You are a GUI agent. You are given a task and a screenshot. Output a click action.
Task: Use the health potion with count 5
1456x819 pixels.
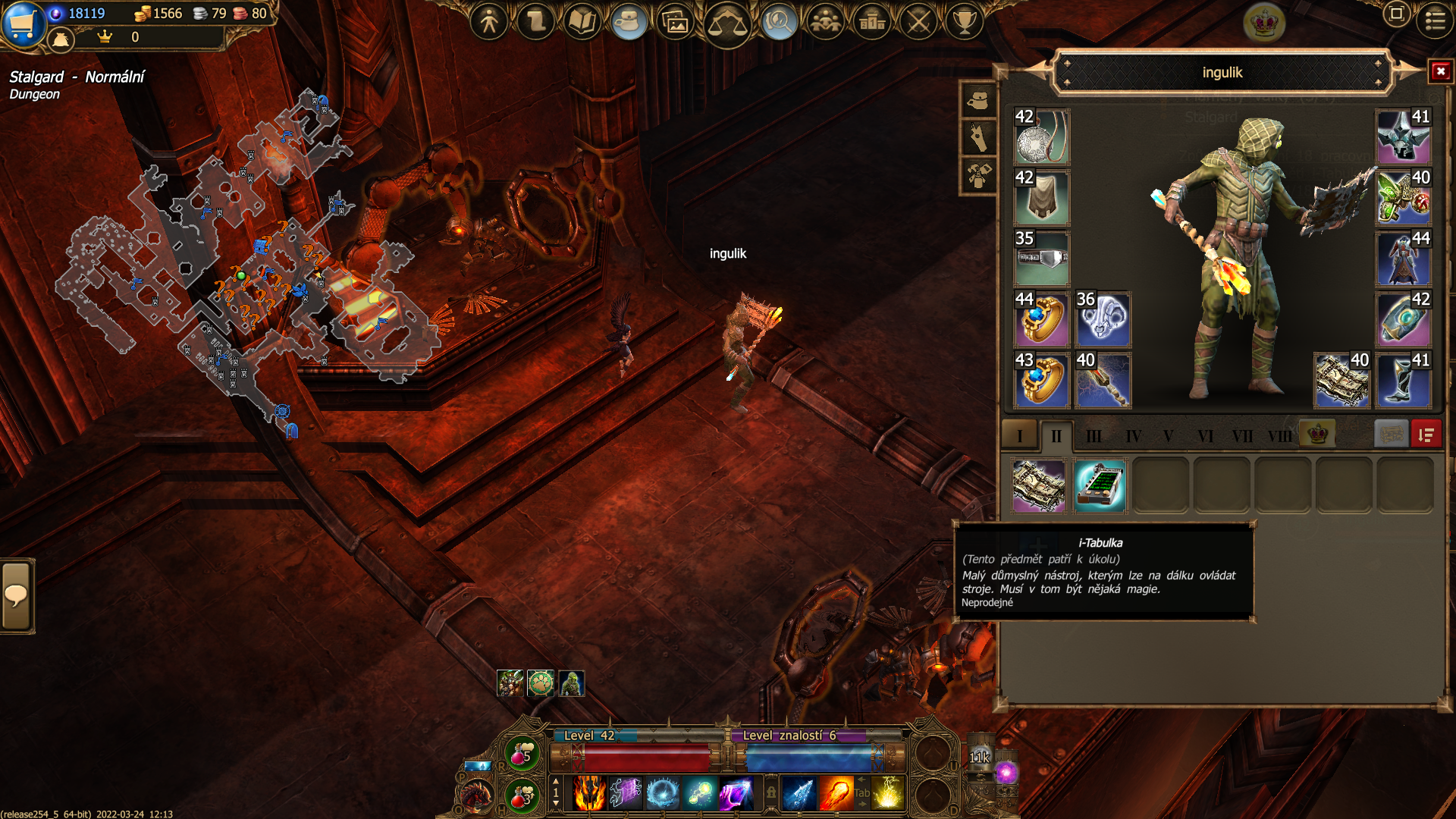point(522,754)
